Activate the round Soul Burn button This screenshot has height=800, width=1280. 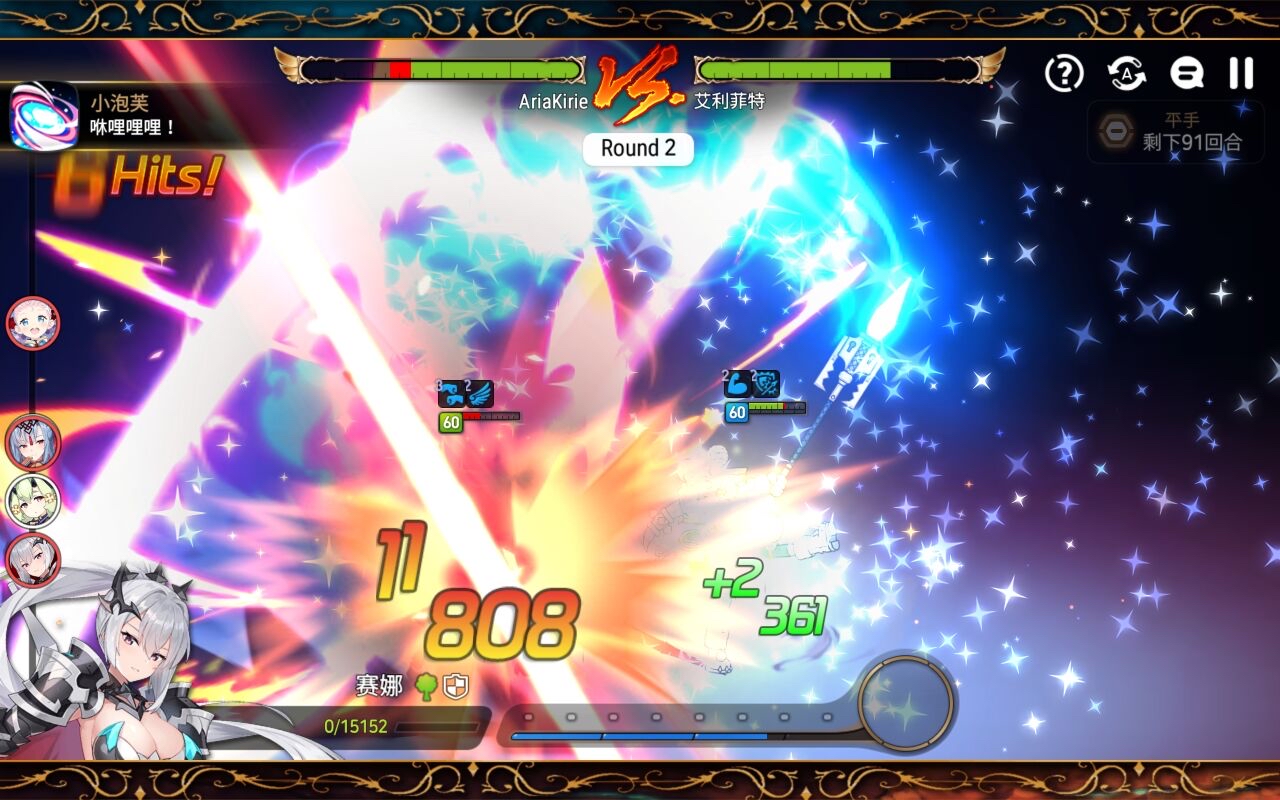(906, 702)
